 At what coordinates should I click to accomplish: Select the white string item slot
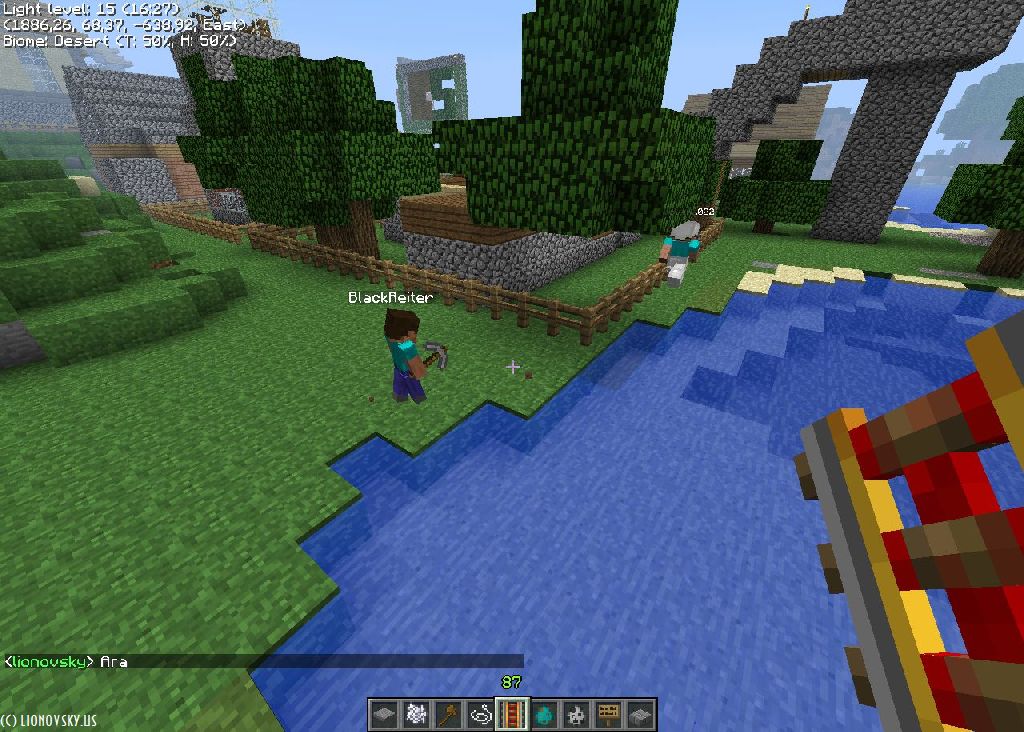(480, 714)
